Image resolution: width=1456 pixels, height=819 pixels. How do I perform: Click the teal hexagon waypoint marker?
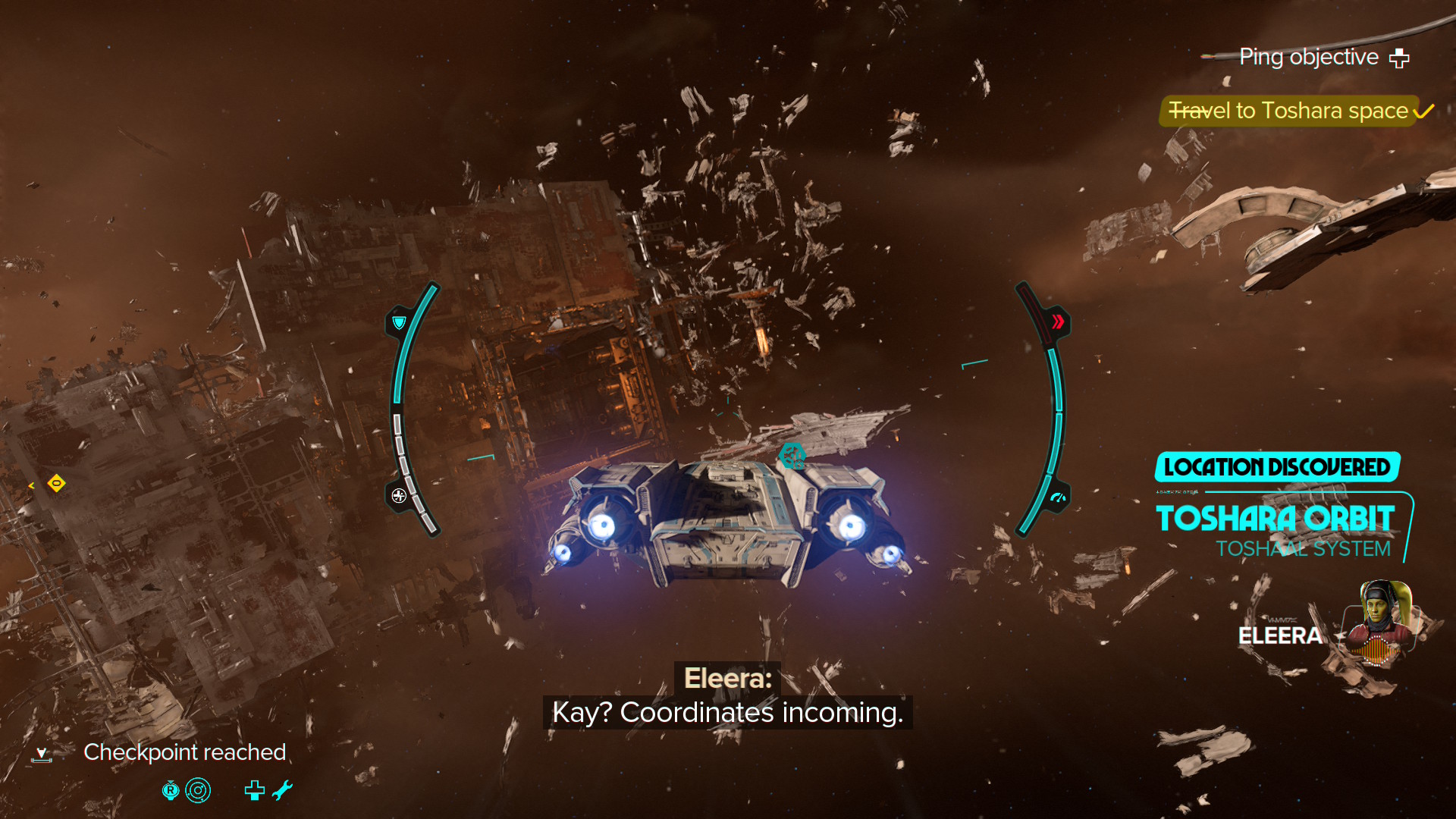(x=792, y=455)
